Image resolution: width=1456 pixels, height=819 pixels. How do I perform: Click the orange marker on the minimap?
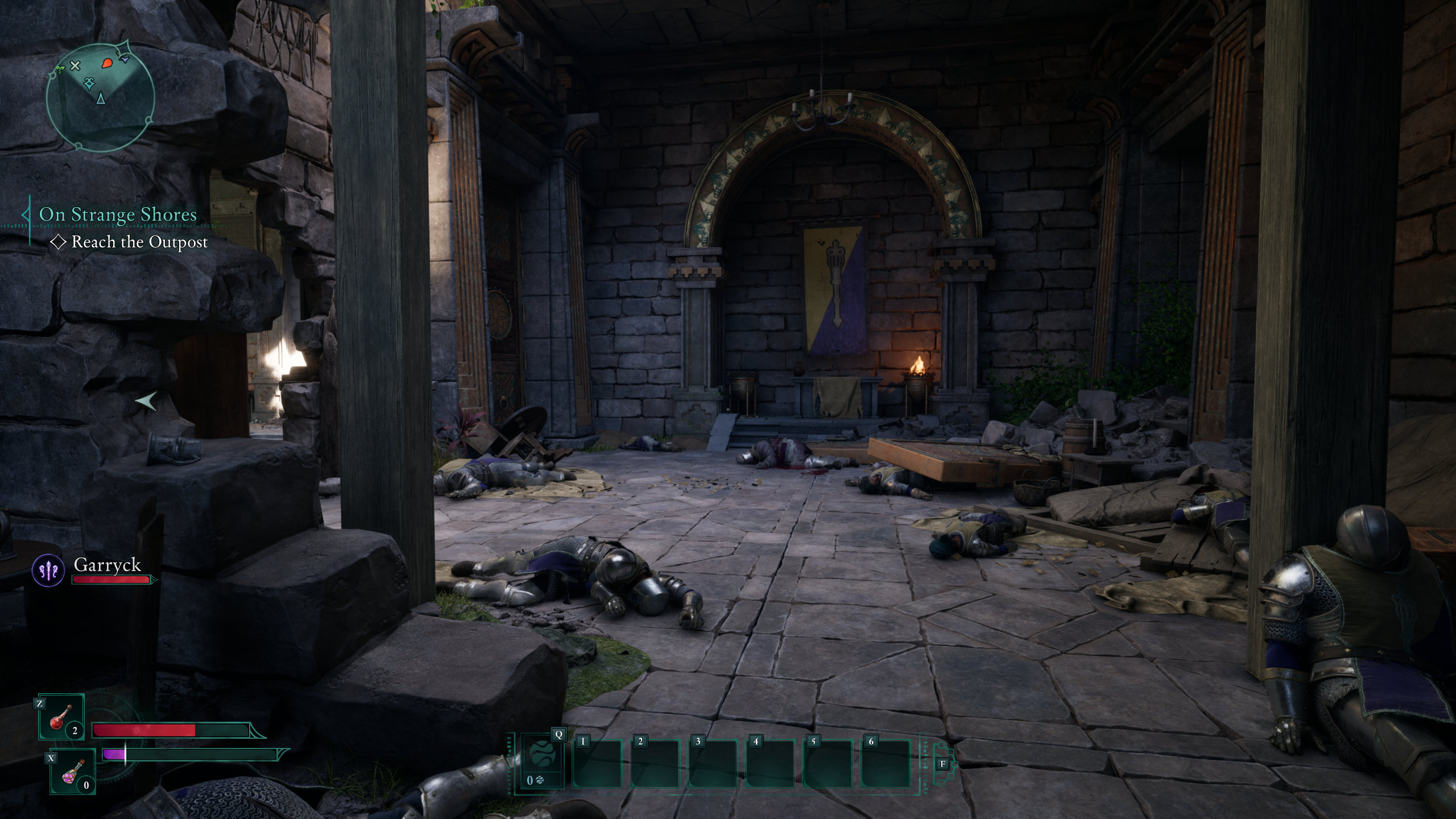(x=107, y=63)
